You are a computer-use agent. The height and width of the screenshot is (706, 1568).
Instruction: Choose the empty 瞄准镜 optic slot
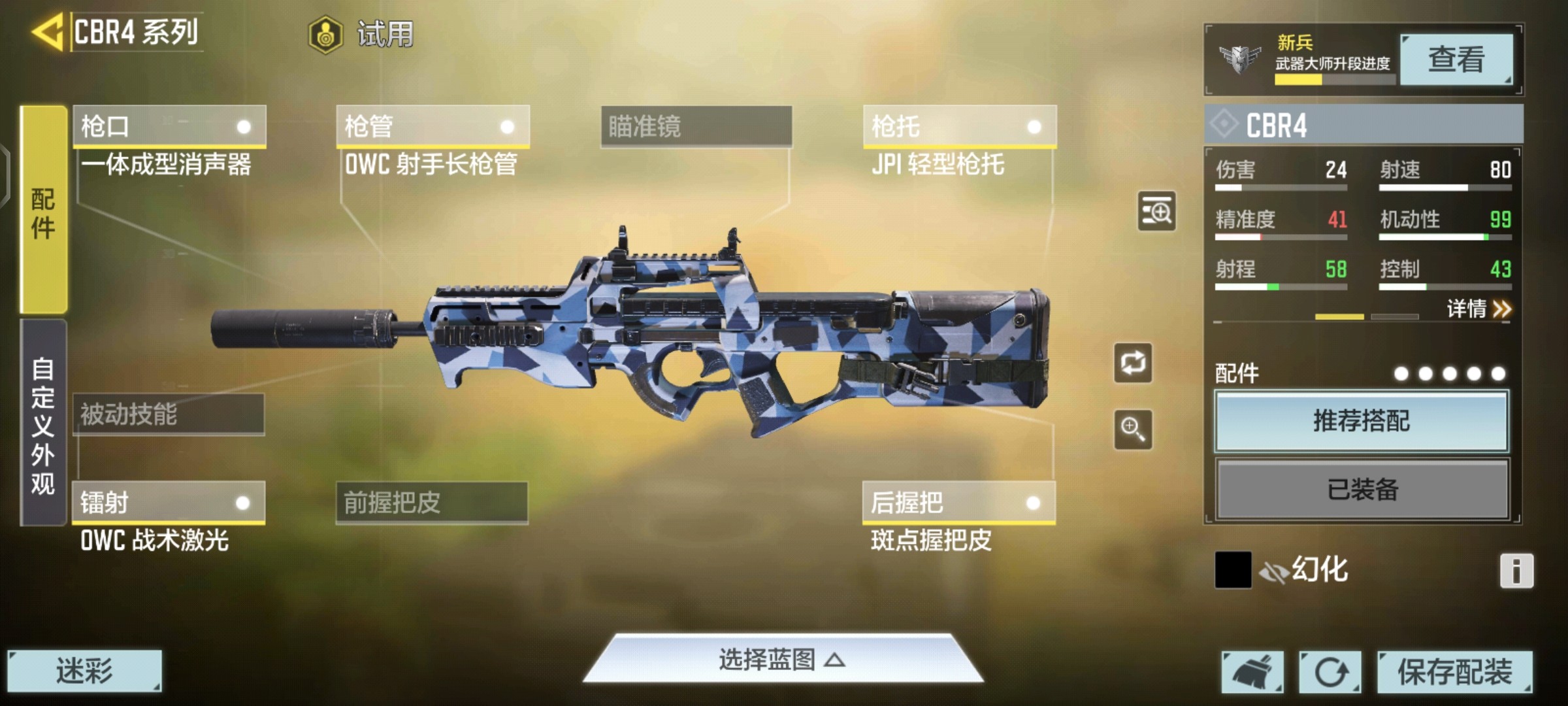click(x=696, y=126)
